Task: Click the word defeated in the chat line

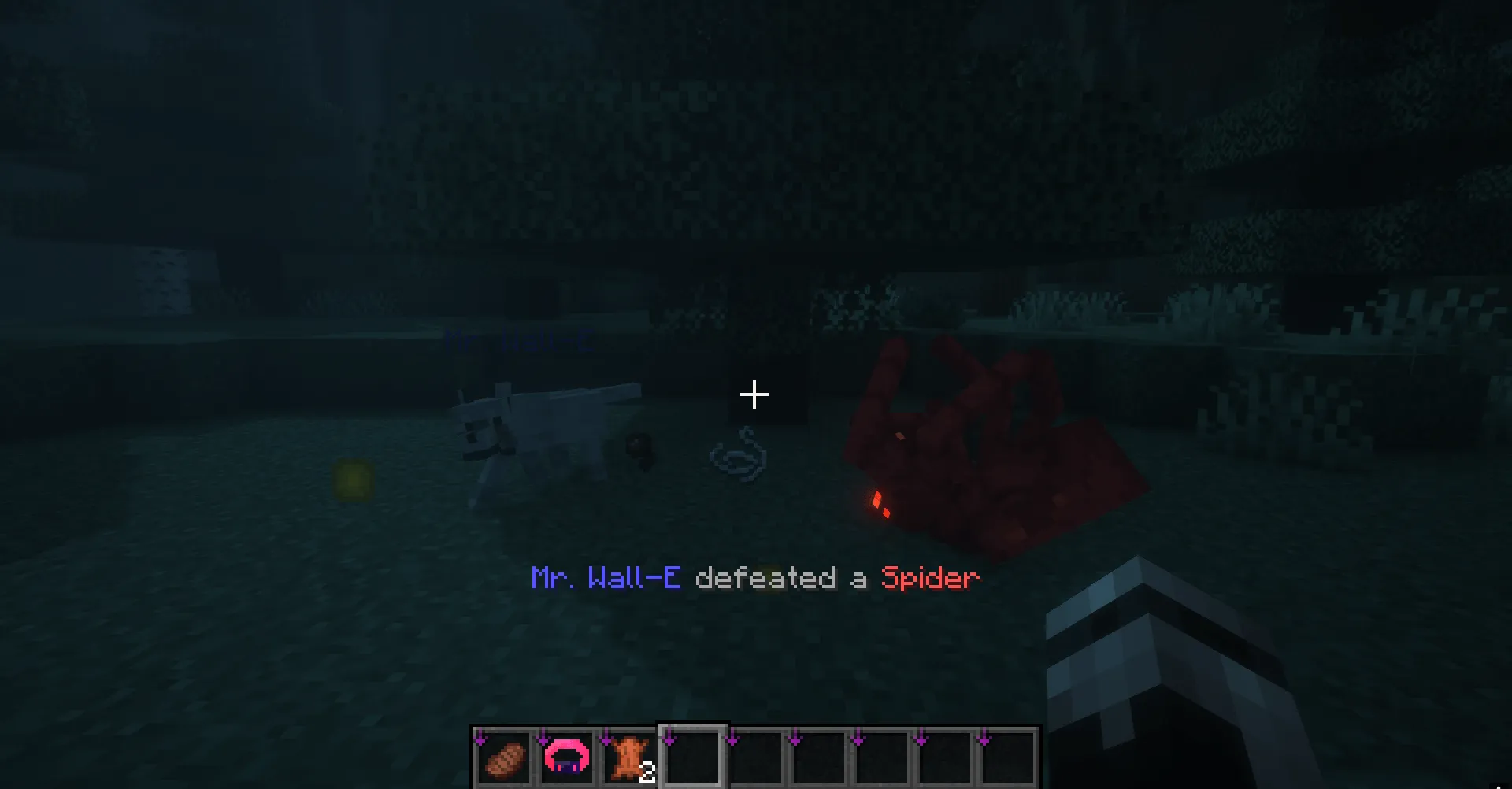Action: 766,579
